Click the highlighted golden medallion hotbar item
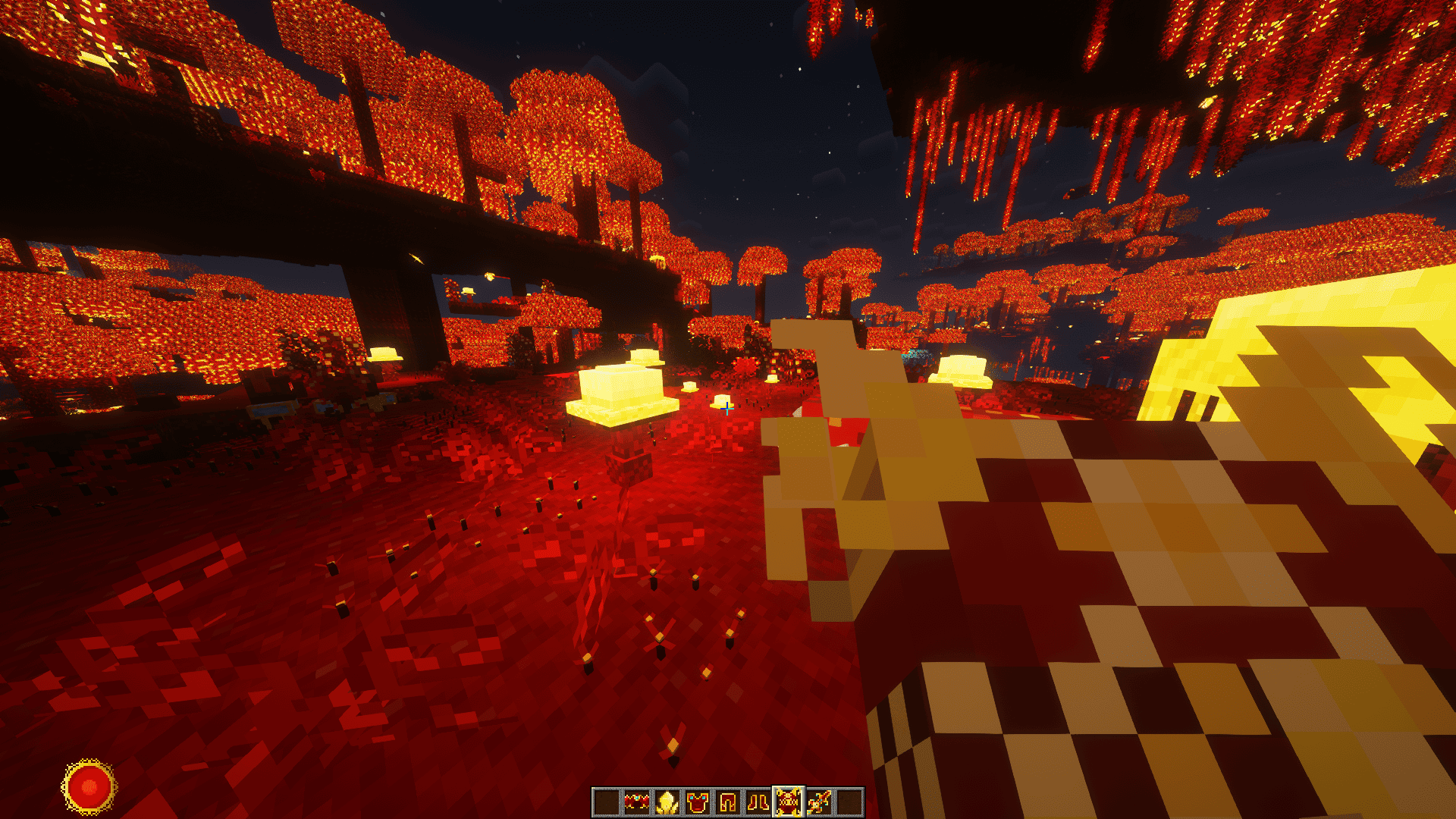This screenshot has height=819, width=1456. (789, 800)
